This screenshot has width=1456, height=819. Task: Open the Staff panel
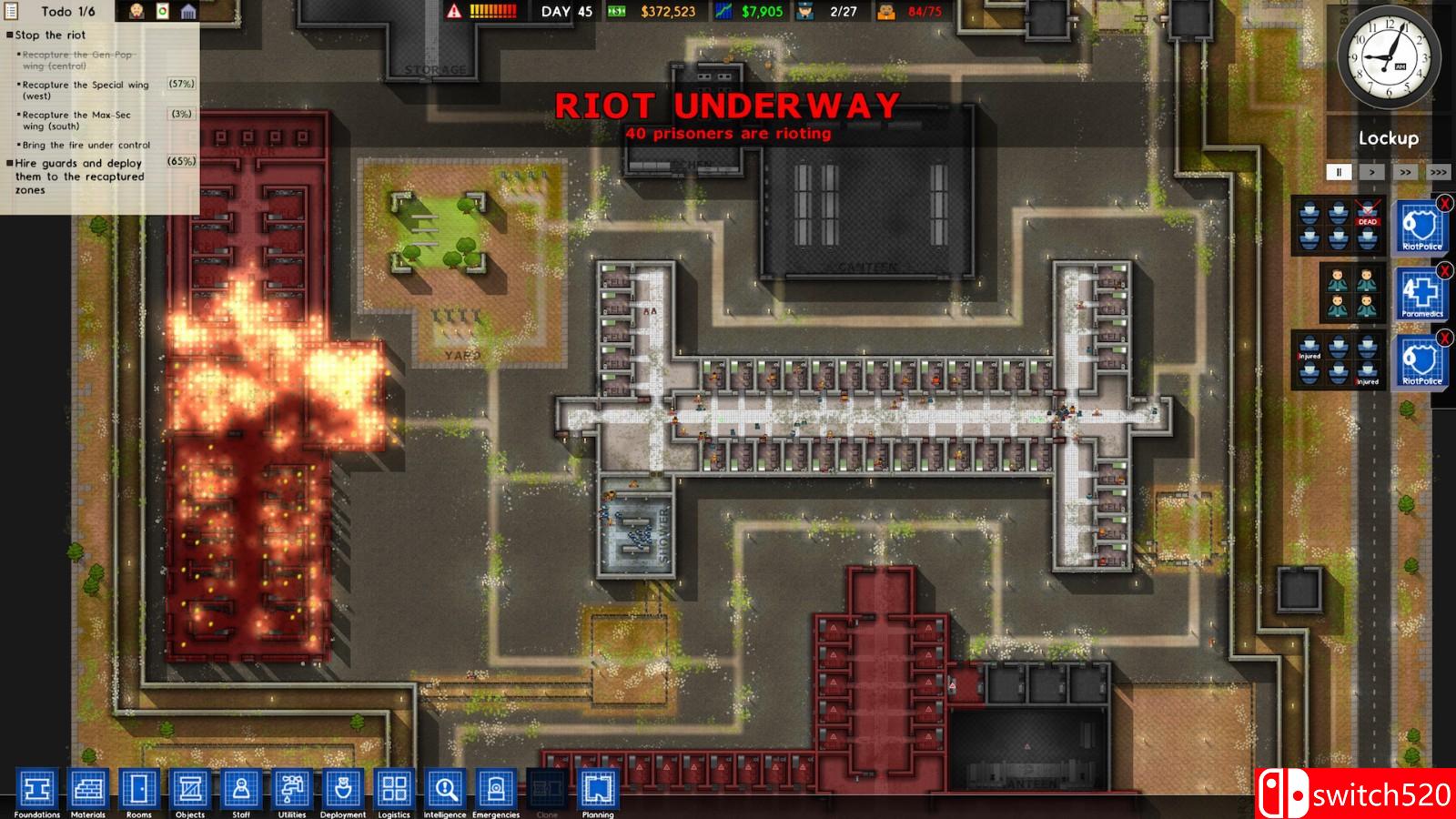(x=240, y=790)
